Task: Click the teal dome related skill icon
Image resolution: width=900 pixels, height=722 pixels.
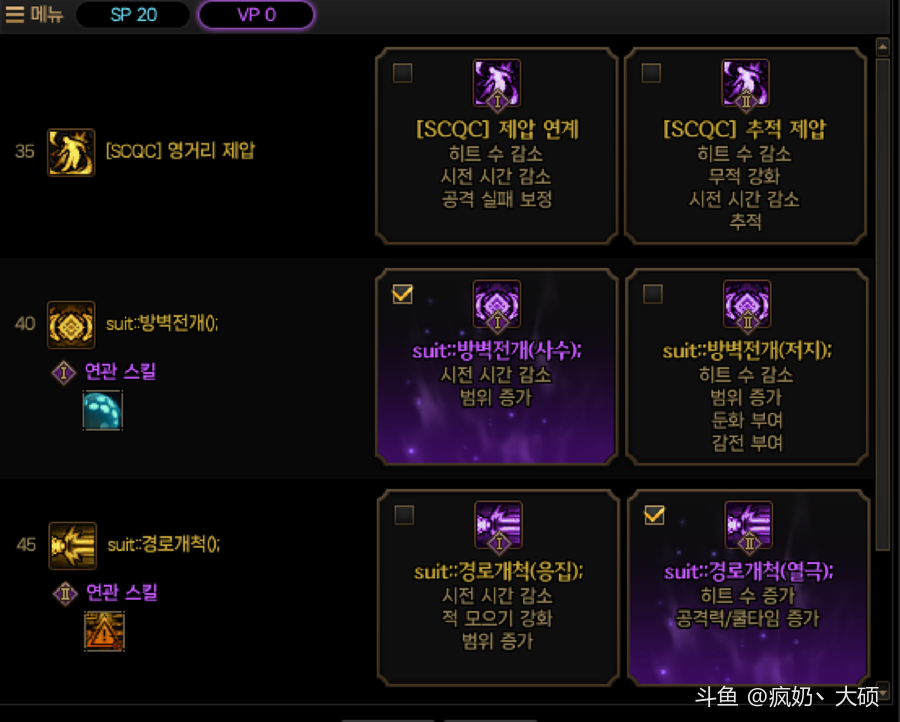Action: click(x=102, y=410)
